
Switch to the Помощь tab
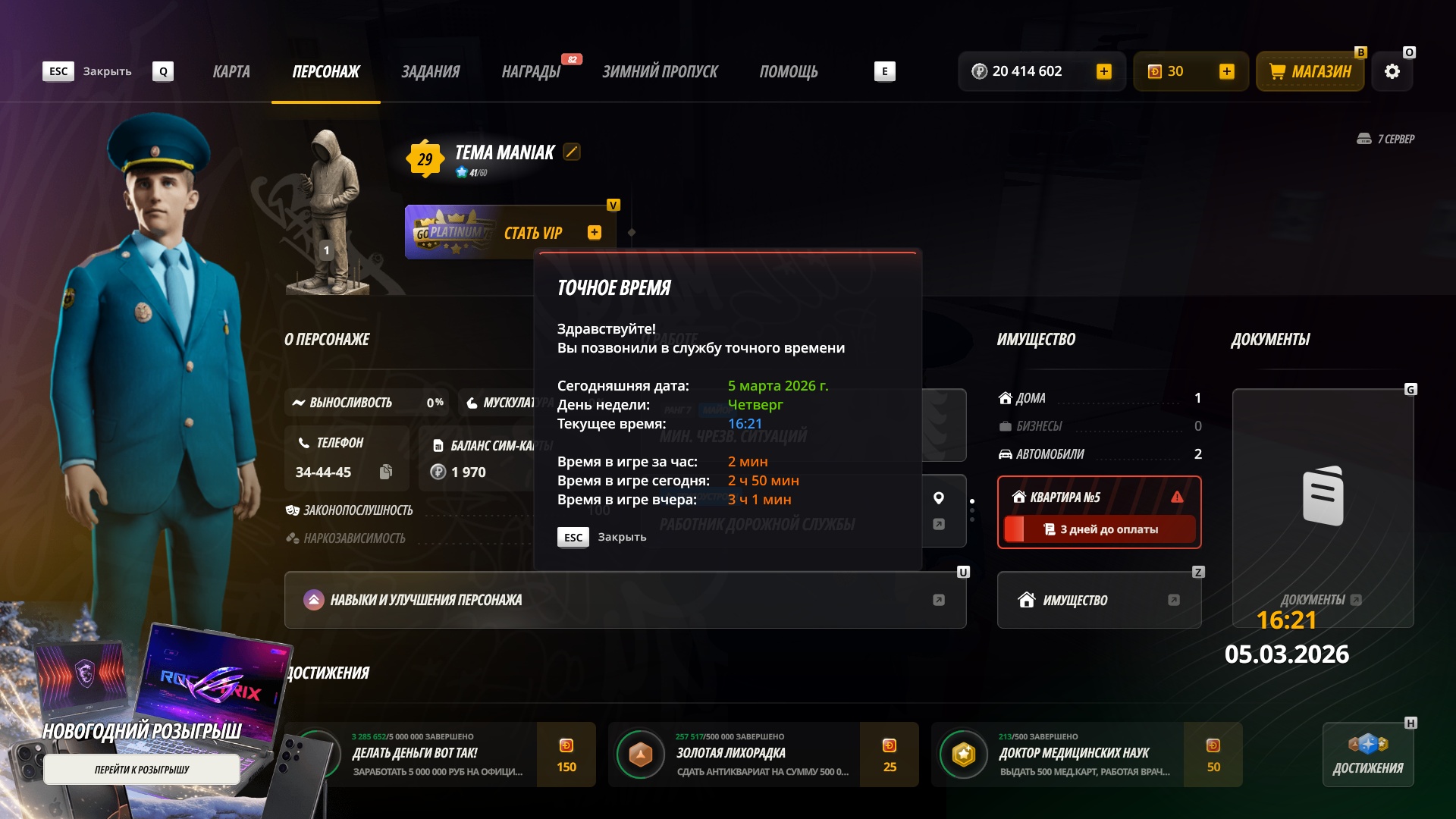789,72
